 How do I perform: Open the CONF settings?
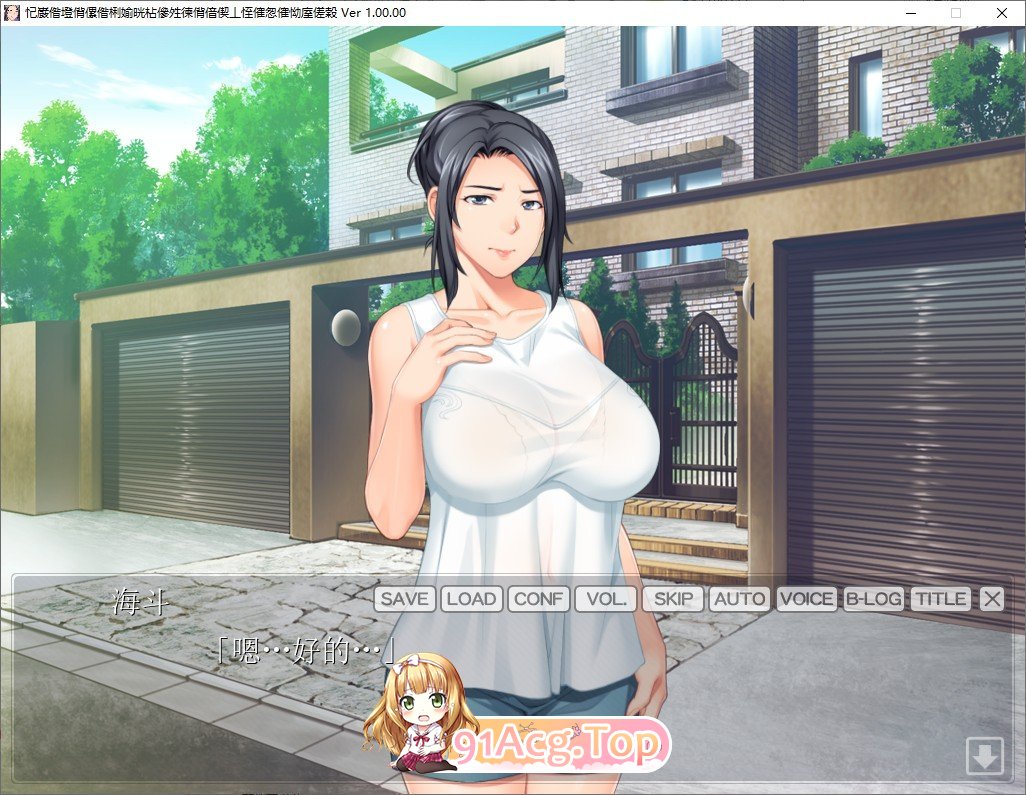539,599
